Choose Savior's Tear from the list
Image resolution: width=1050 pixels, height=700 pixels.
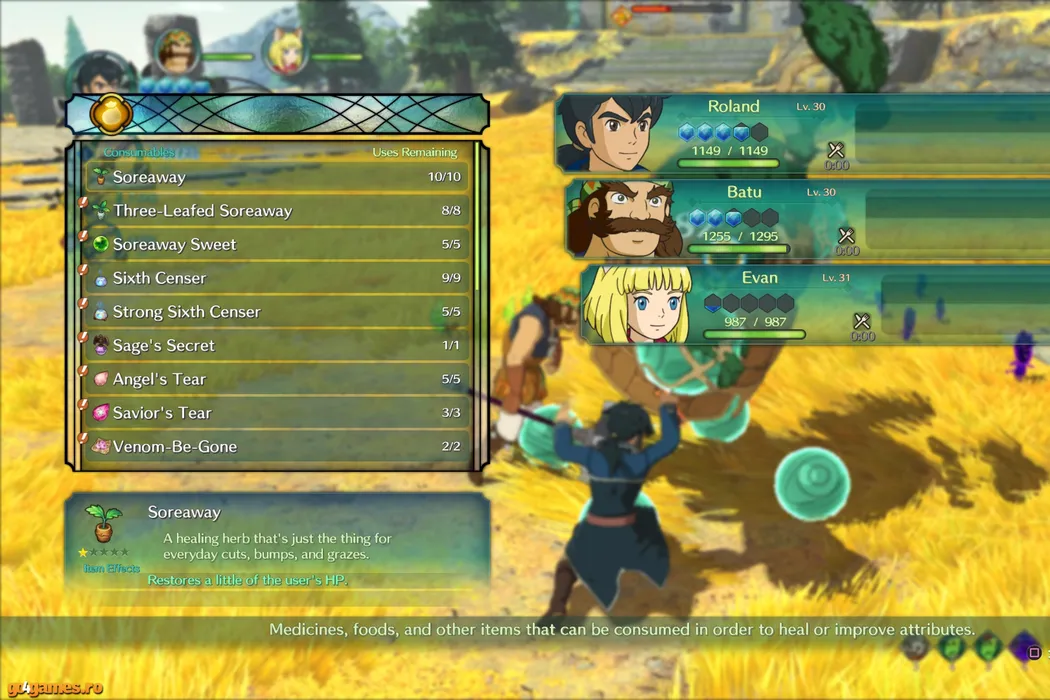tap(275, 413)
